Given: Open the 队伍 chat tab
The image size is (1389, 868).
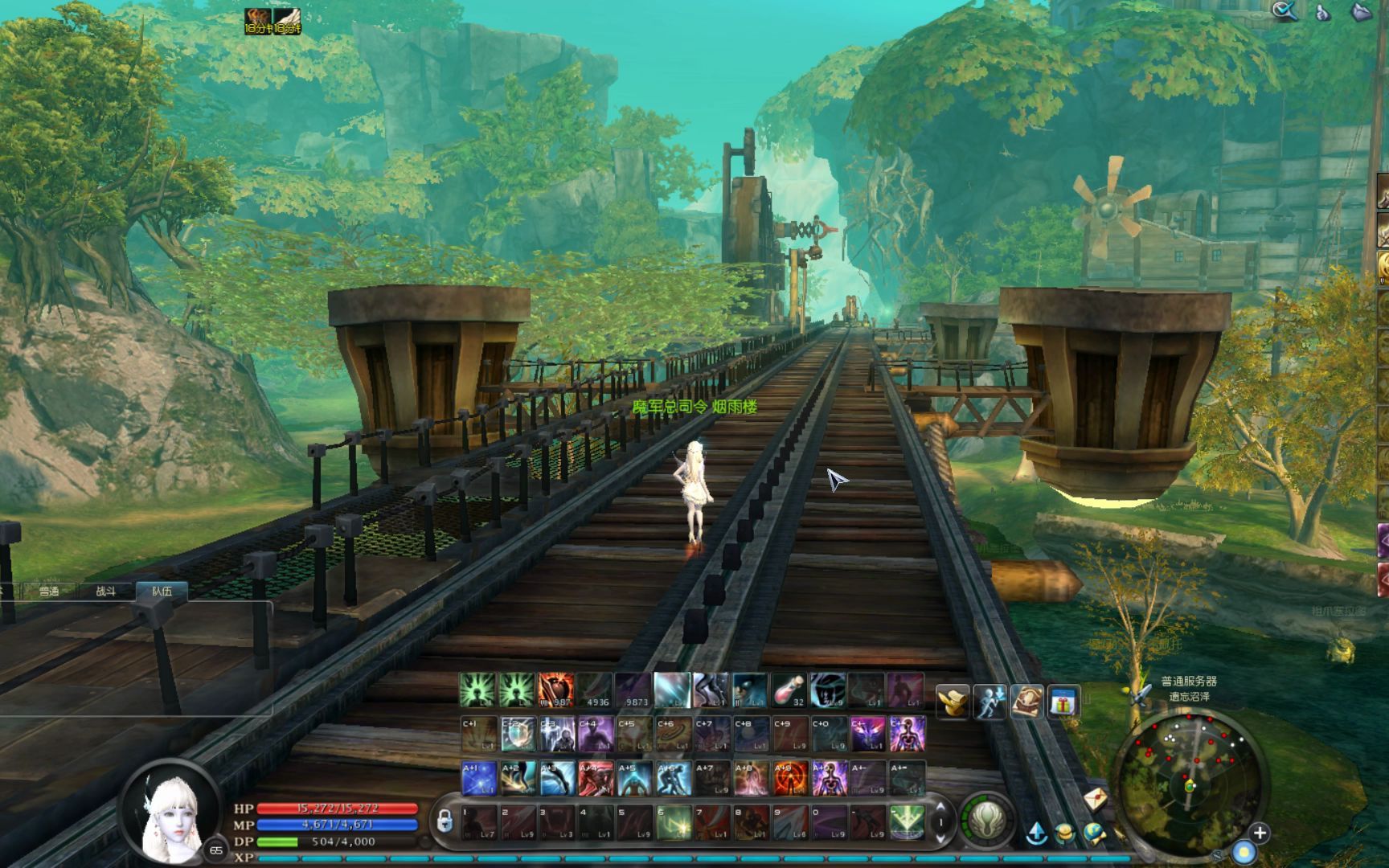Looking at the screenshot, I should (162, 592).
